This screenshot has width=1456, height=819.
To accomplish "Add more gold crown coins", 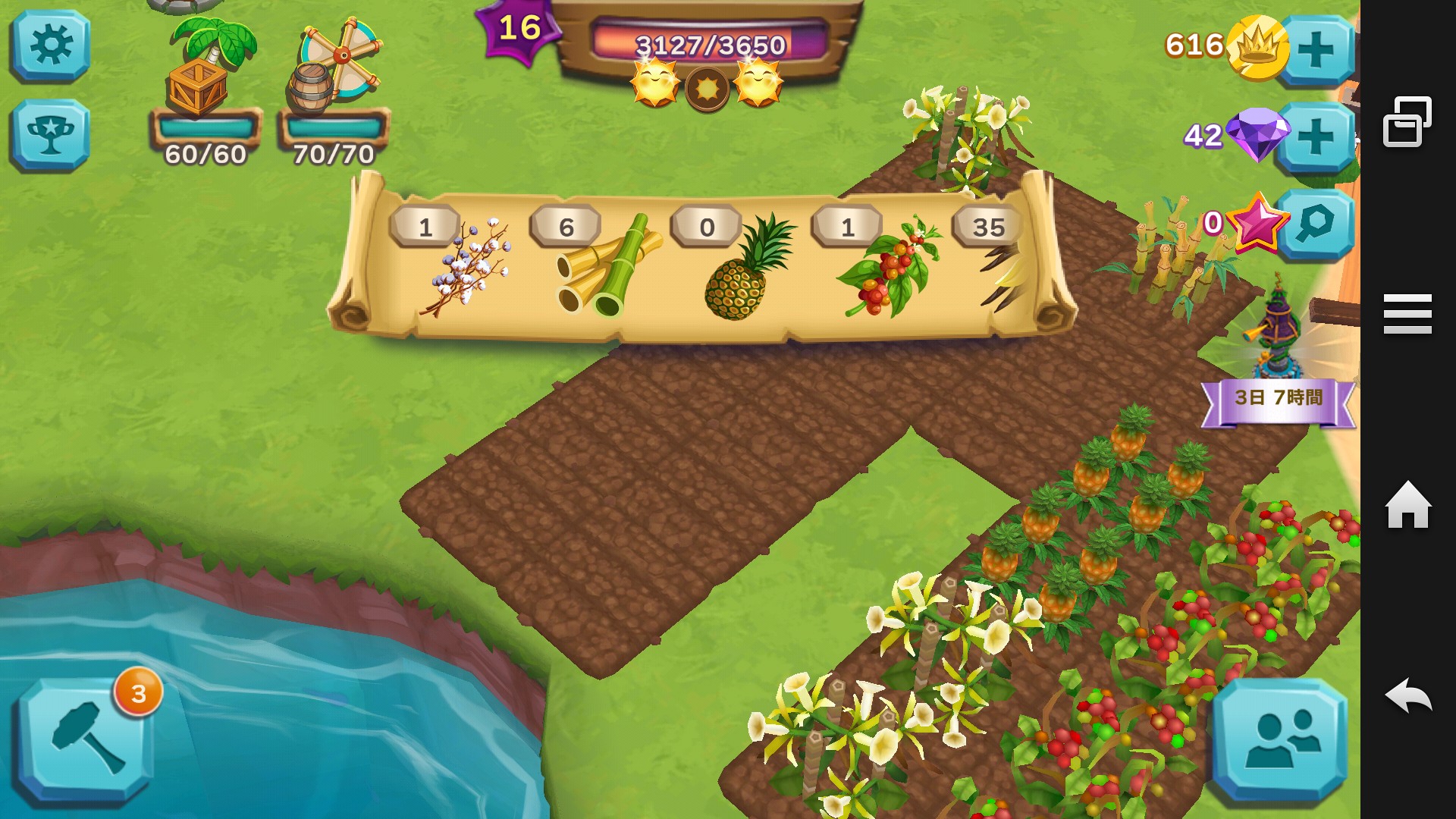I will coord(1316,50).
